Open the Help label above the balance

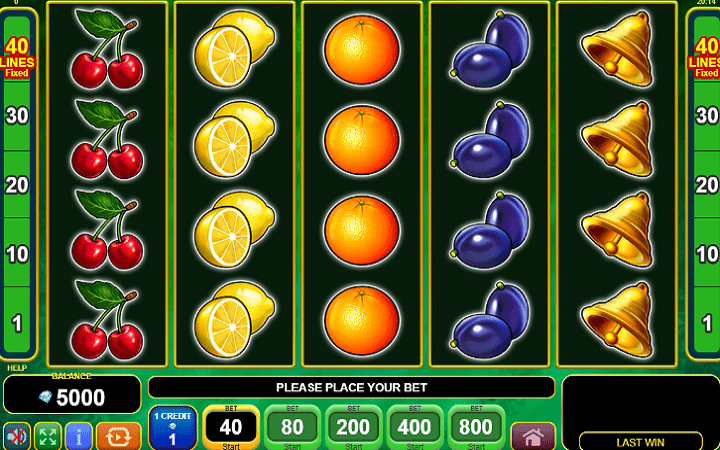[x=17, y=367]
